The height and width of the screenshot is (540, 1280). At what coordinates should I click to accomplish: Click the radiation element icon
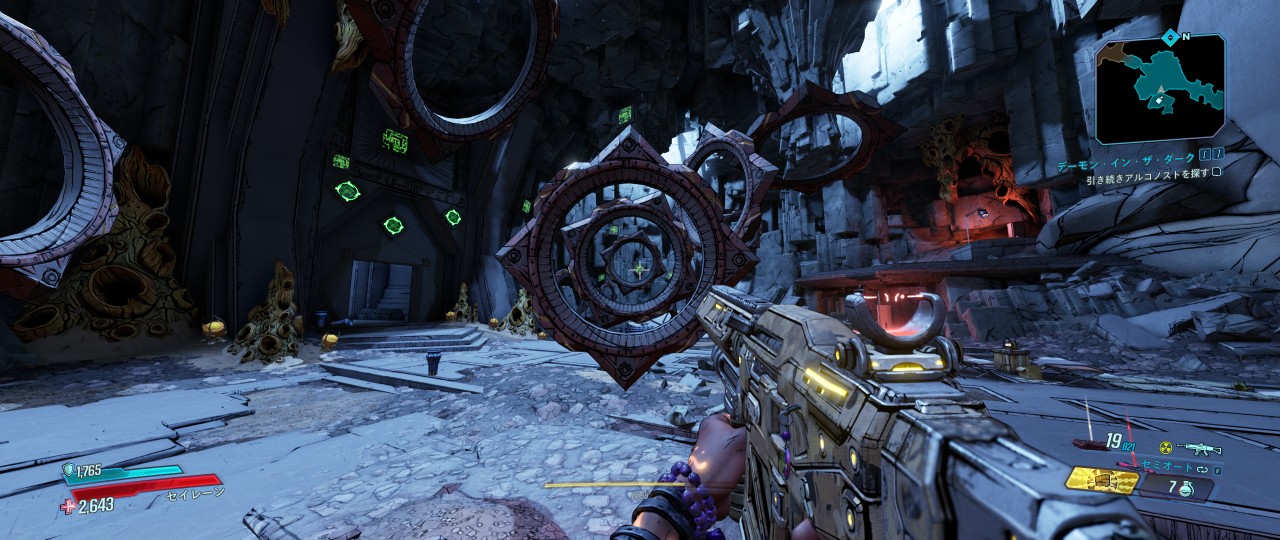pyautogui.click(x=1165, y=448)
